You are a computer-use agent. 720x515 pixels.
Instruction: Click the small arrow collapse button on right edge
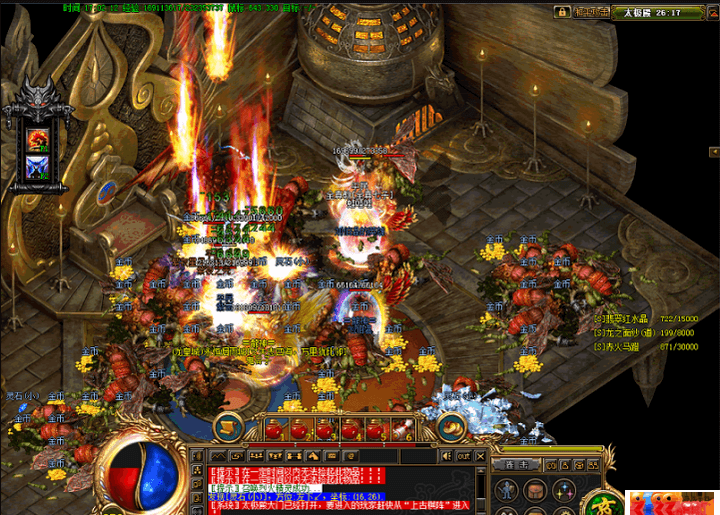click(714, 151)
